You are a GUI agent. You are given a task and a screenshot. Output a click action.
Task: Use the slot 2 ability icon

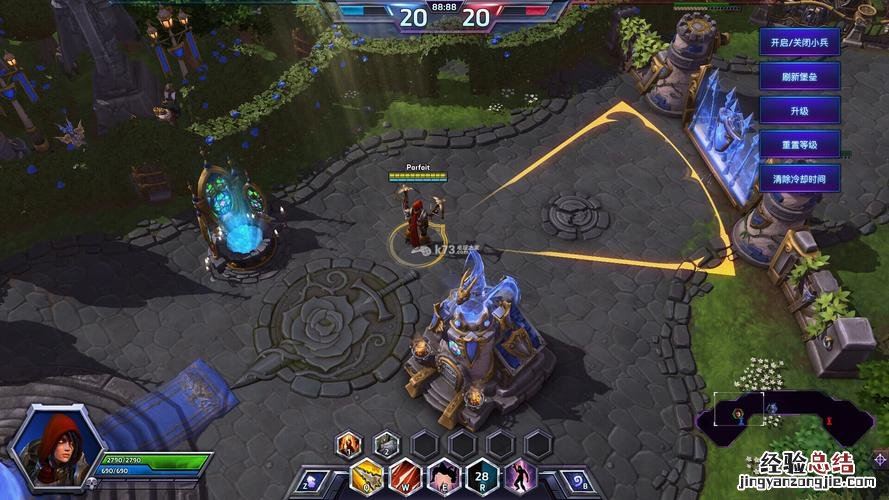click(387, 443)
